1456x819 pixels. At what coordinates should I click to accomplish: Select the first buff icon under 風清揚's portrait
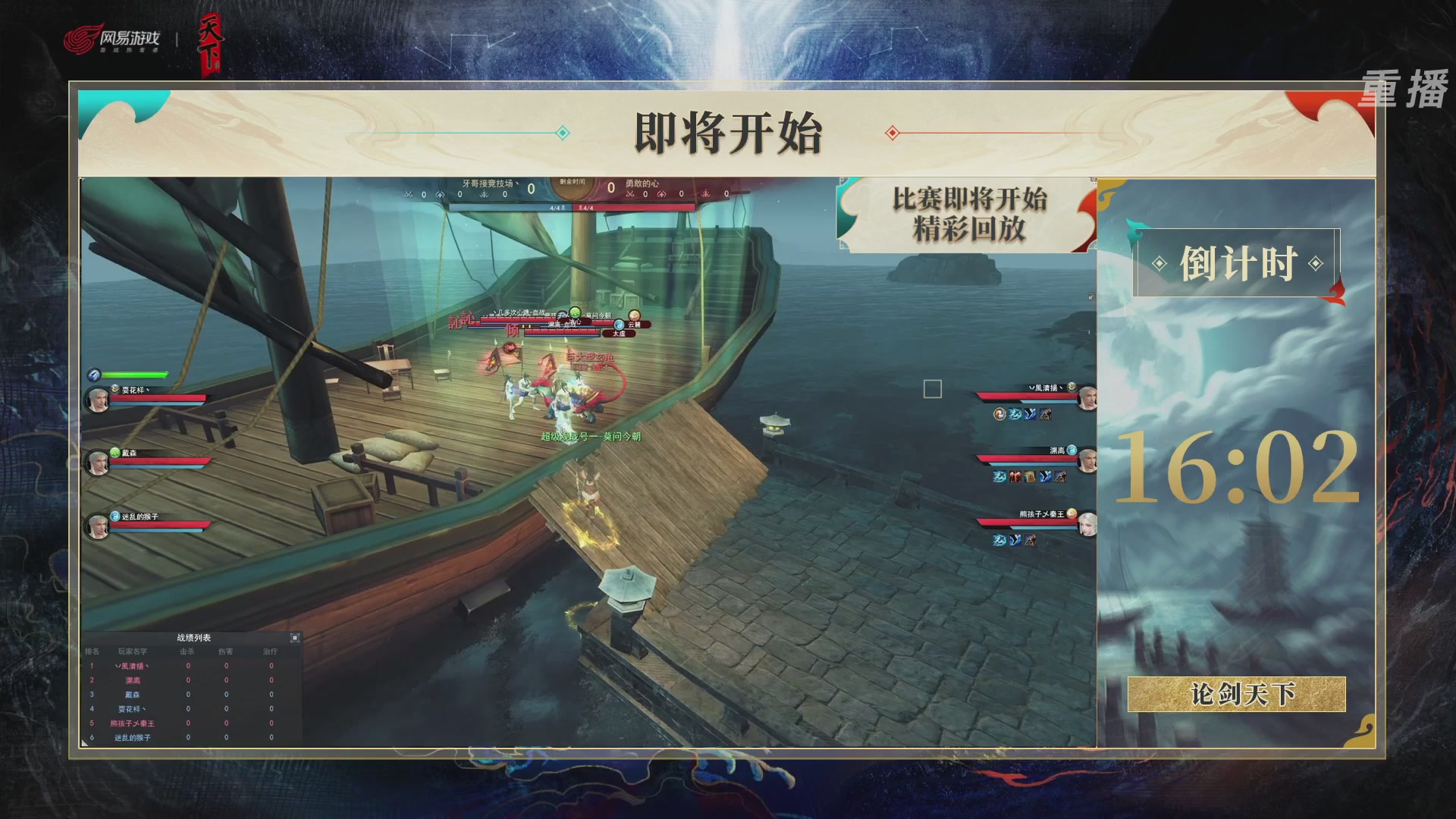tap(999, 413)
